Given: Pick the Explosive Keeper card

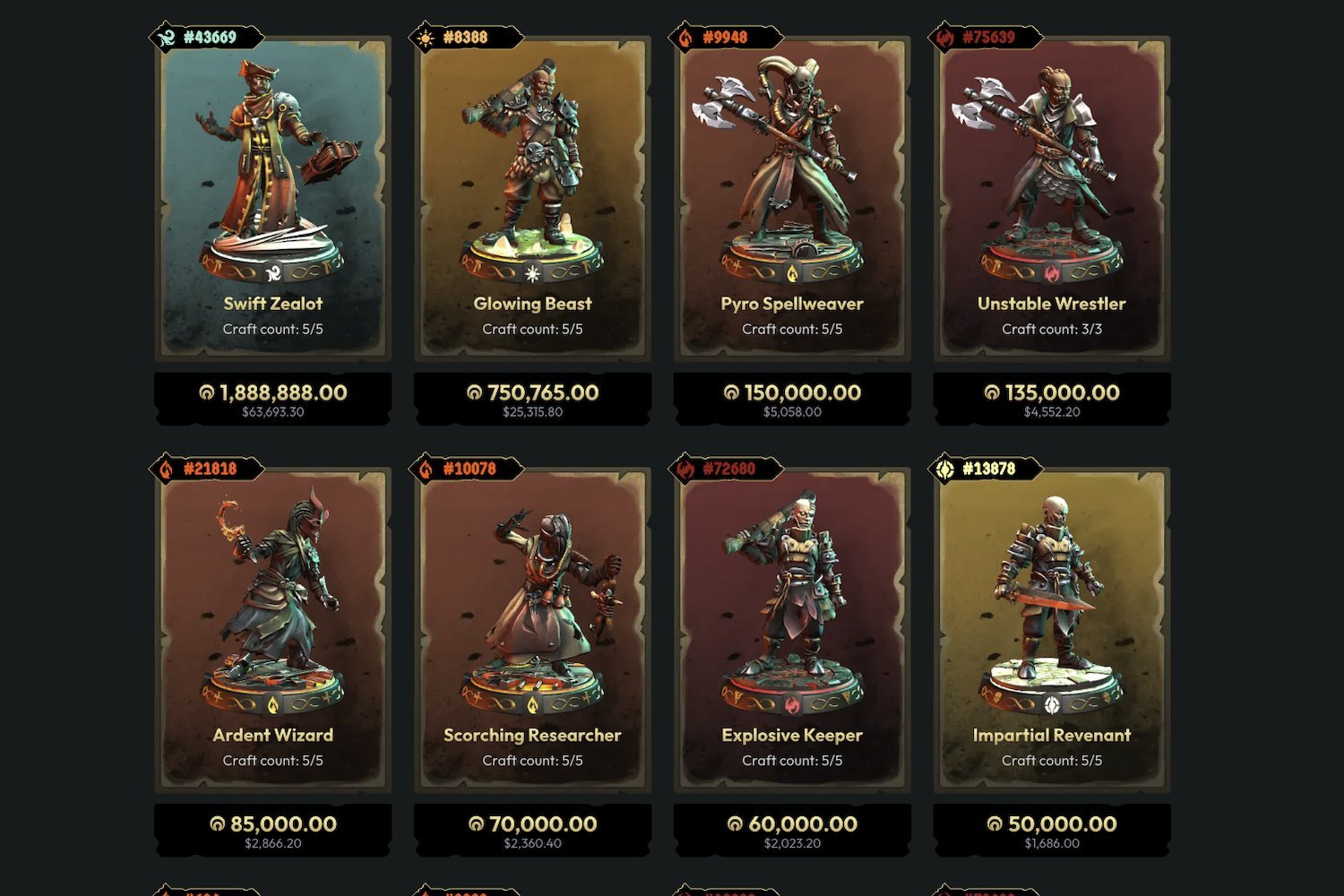Looking at the screenshot, I should [x=792, y=629].
